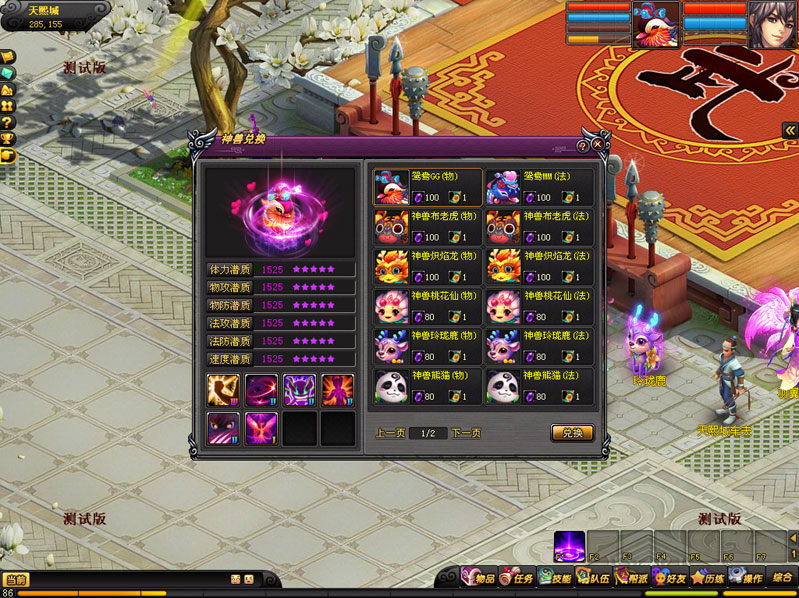The width and height of the screenshot is (799, 598).
Task: Open the 任务 quest menu
Action: click(x=517, y=578)
